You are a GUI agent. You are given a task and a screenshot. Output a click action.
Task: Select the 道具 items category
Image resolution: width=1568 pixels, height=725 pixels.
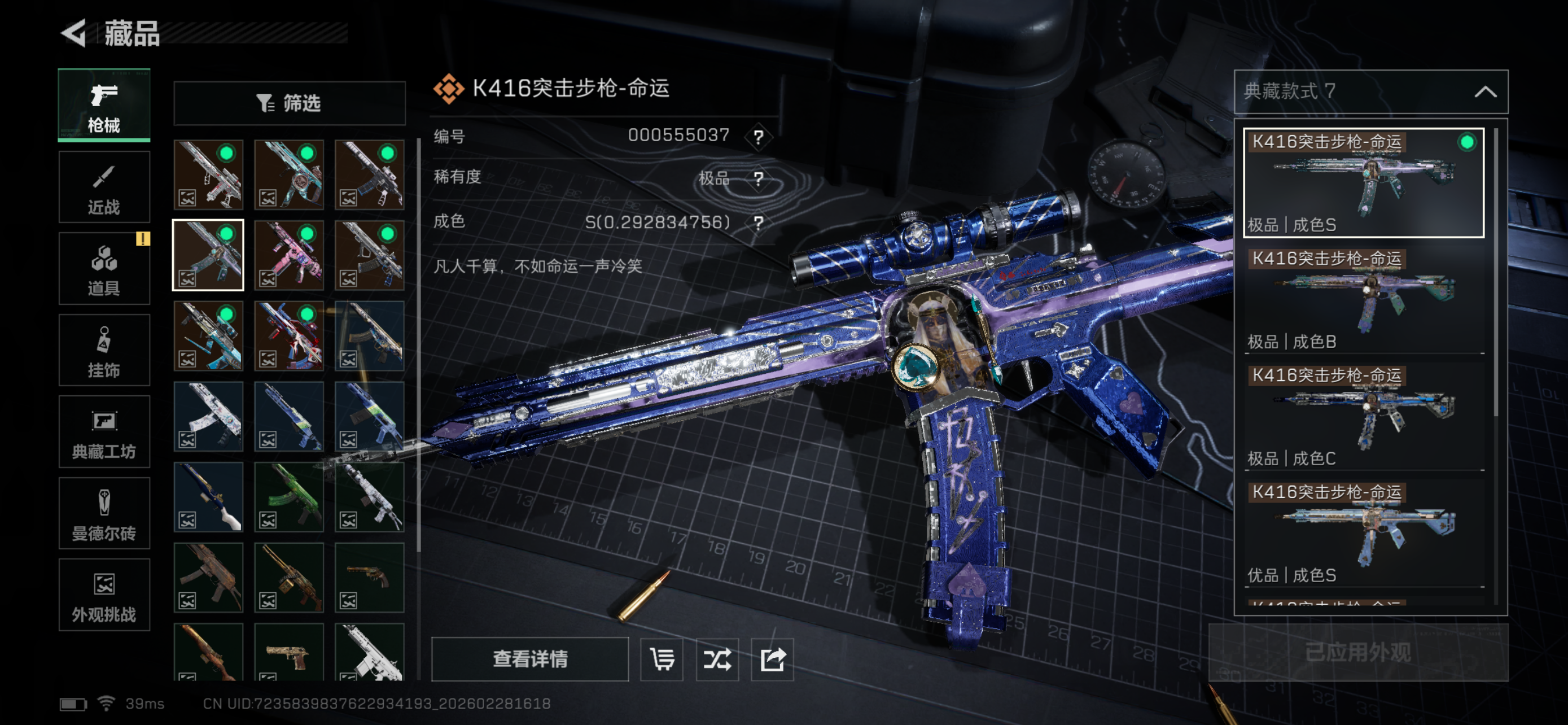[x=104, y=268]
